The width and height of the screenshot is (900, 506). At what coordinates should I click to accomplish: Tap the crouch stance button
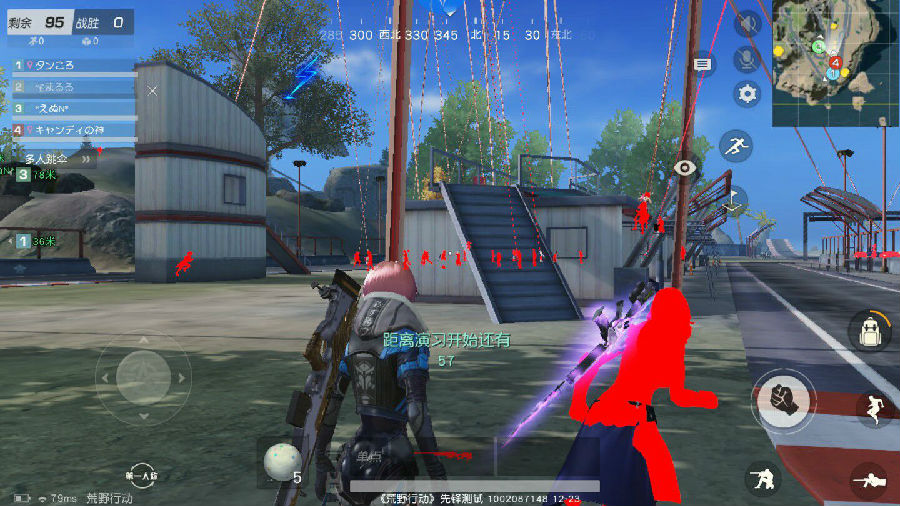[764, 479]
